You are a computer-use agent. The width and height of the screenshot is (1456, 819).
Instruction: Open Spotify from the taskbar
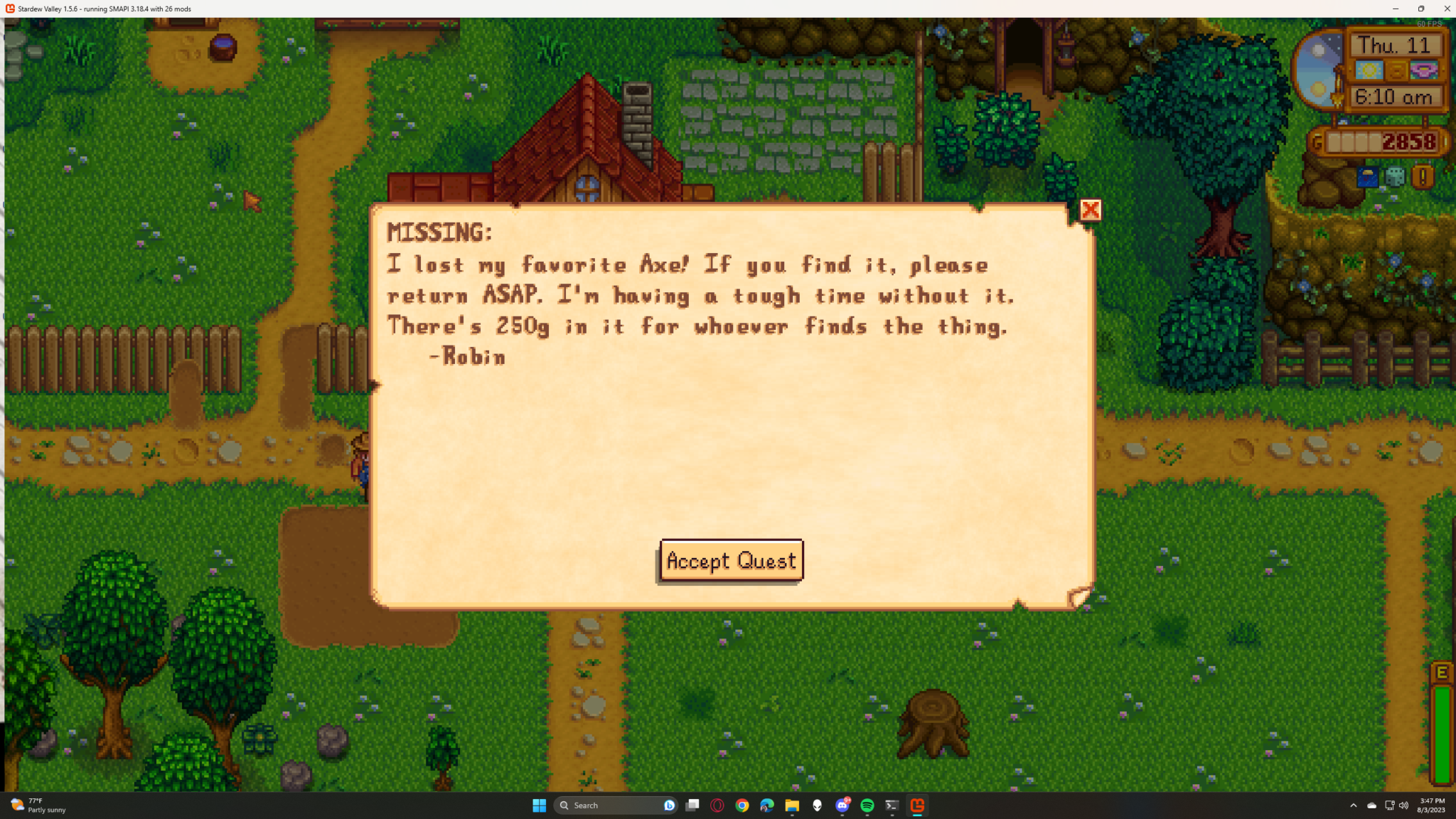pyautogui.click(x=867, y=805)
